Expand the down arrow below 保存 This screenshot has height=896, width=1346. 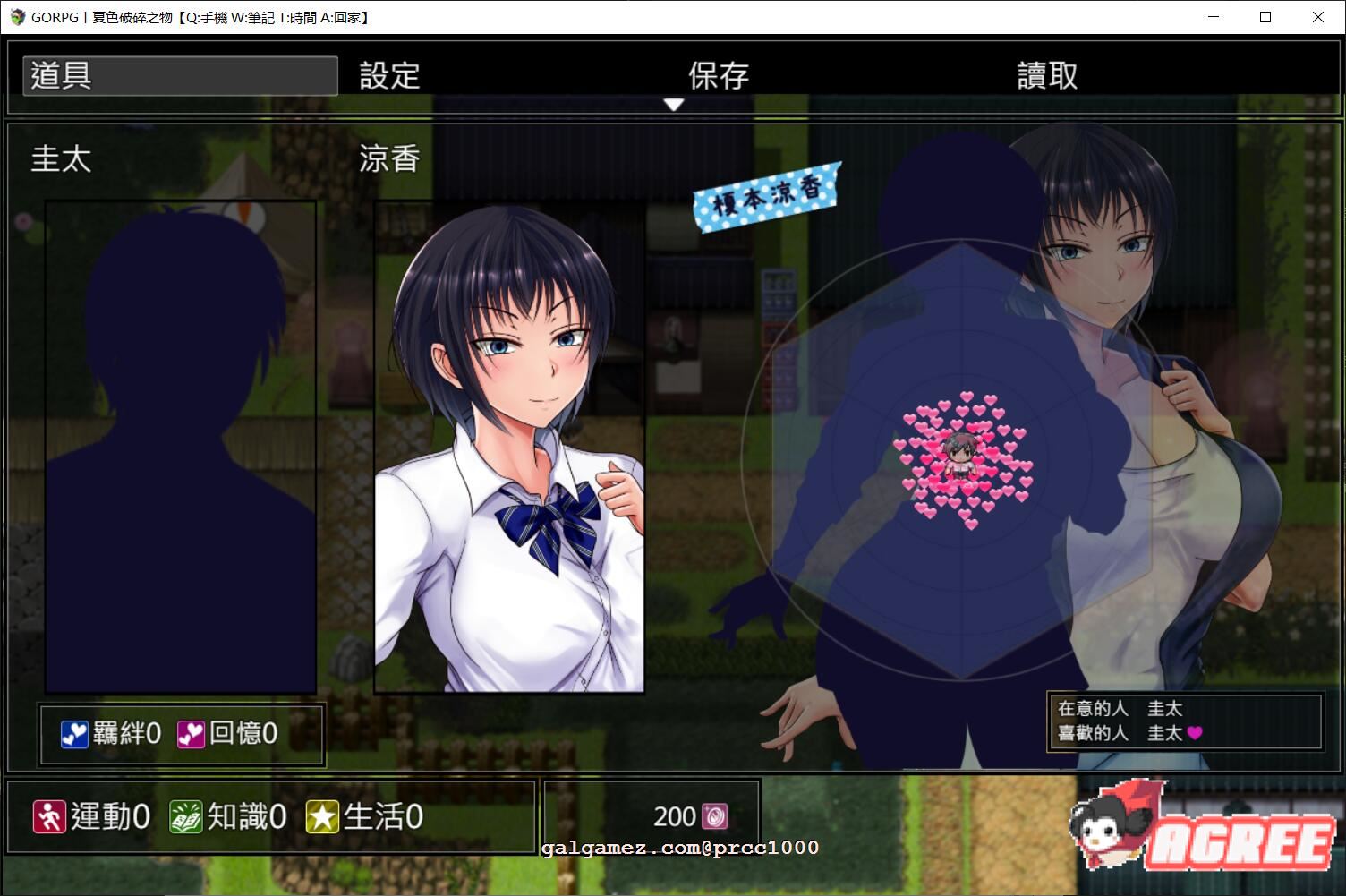pos(673,104)
